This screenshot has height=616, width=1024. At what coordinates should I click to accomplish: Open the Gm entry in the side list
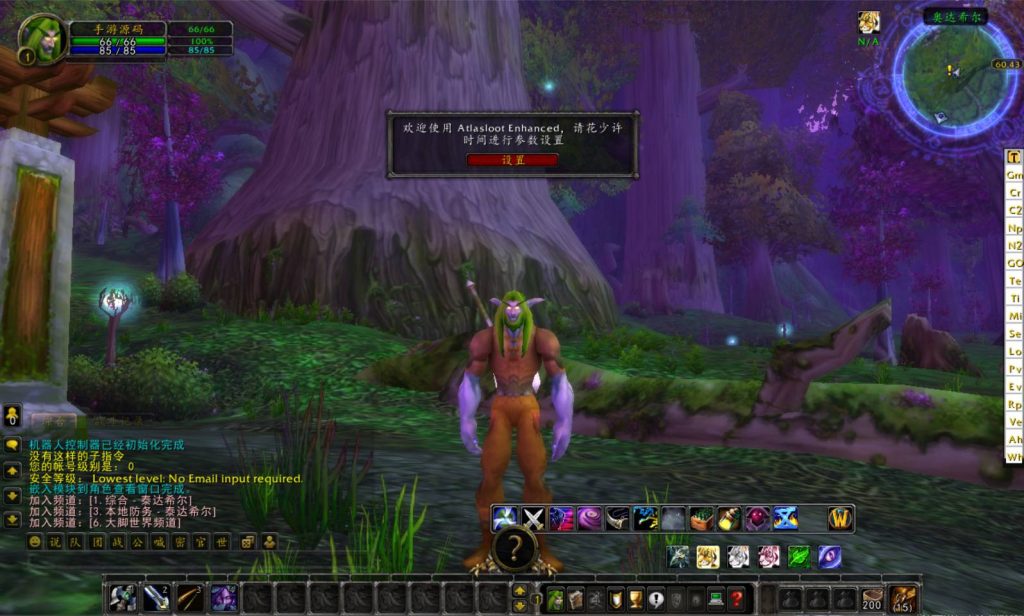[x=1014, y=175]
